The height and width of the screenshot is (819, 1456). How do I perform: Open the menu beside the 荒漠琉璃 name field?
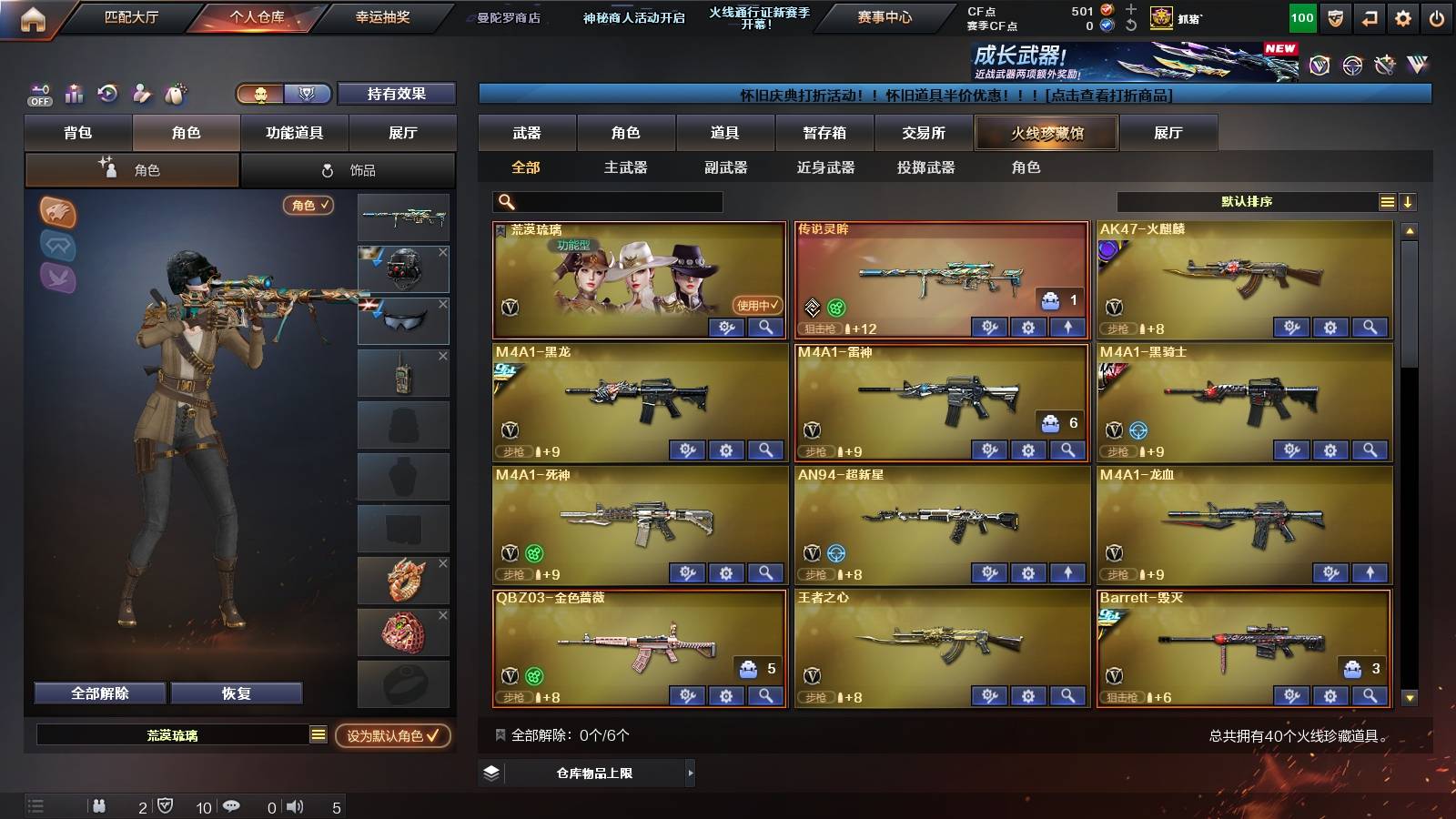319,733
